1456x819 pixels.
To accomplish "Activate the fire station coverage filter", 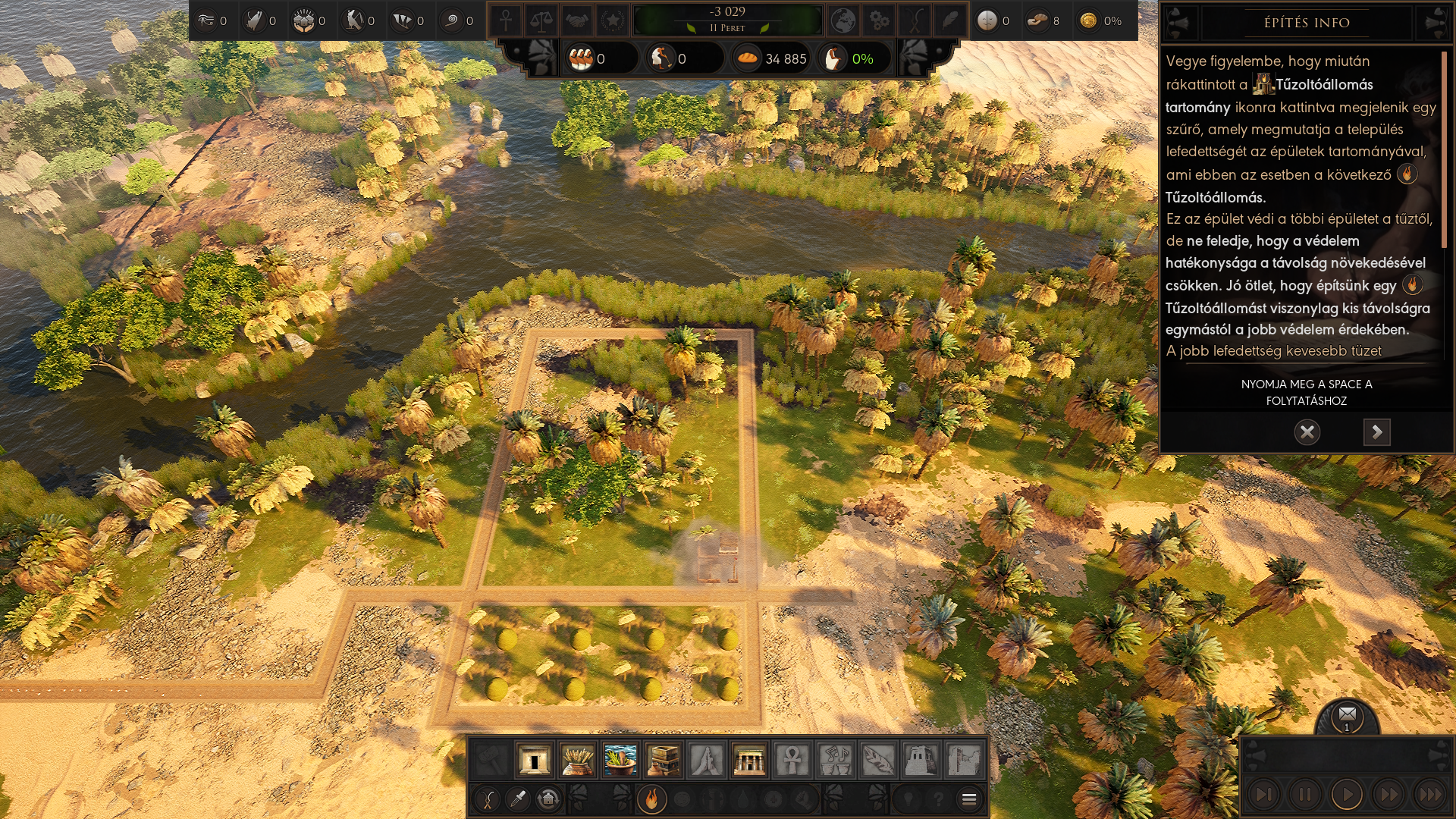I will (651, 799).
